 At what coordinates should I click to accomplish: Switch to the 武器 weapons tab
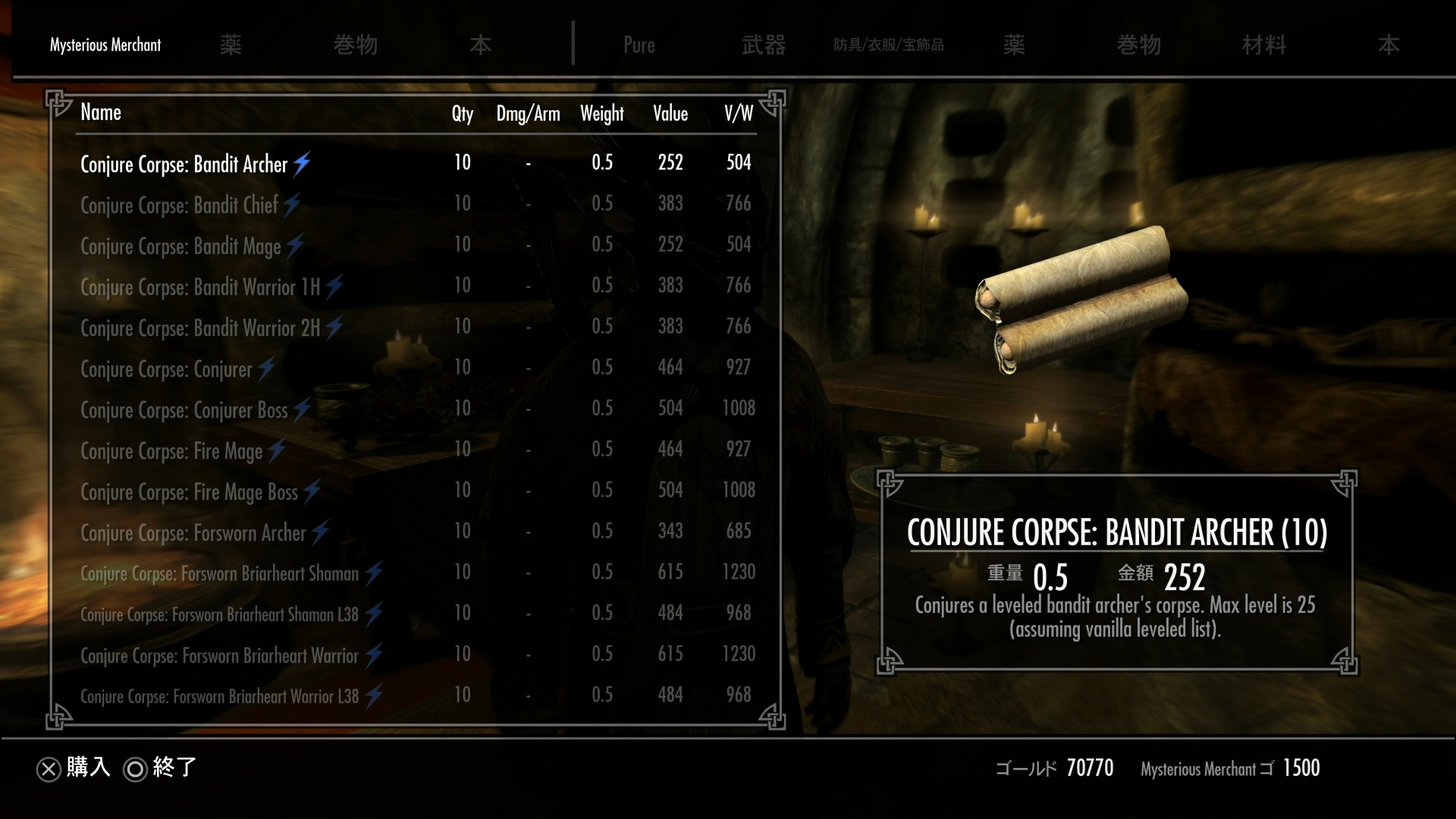764,45
